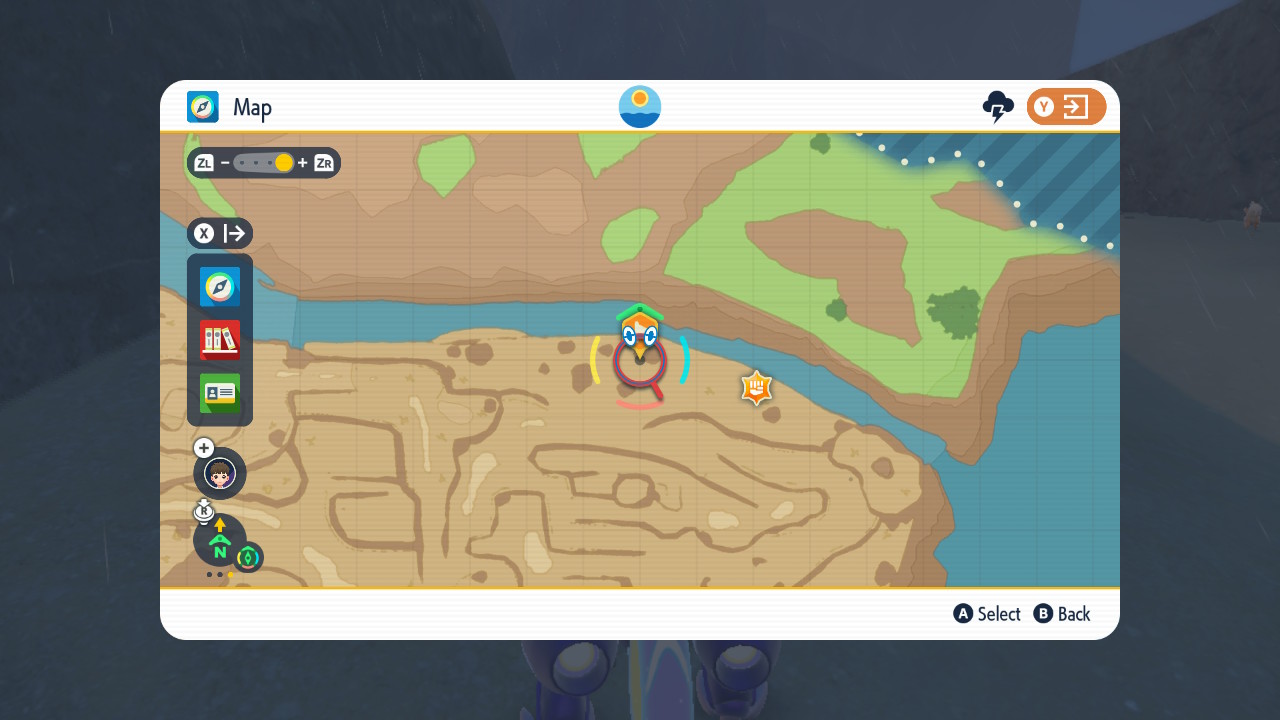Check the thunderstorm weather icon
Viewport: 1280px width, 720px height.
click(x=998, y=107)
